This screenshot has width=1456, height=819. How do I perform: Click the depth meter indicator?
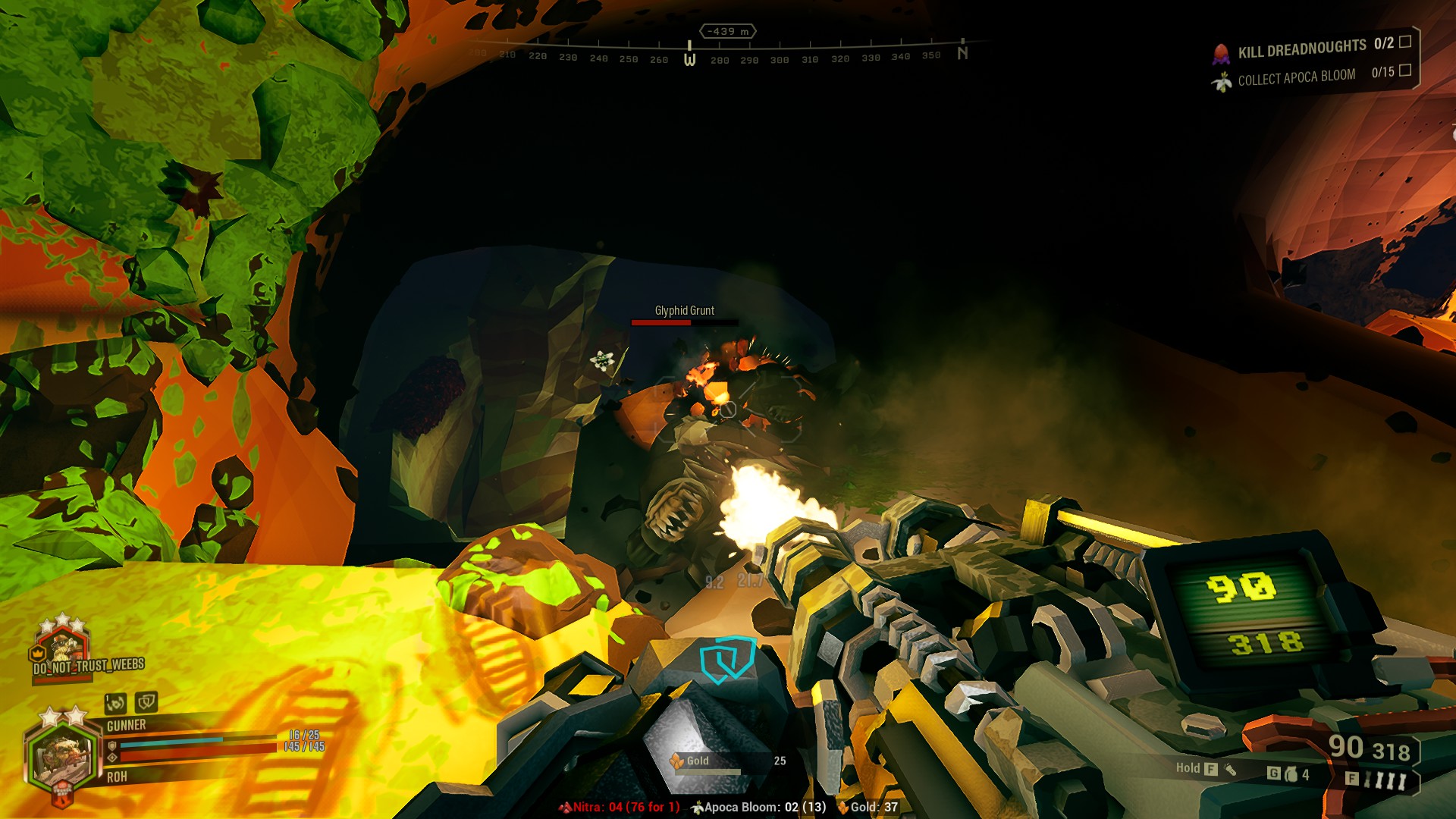click(727, 31)
